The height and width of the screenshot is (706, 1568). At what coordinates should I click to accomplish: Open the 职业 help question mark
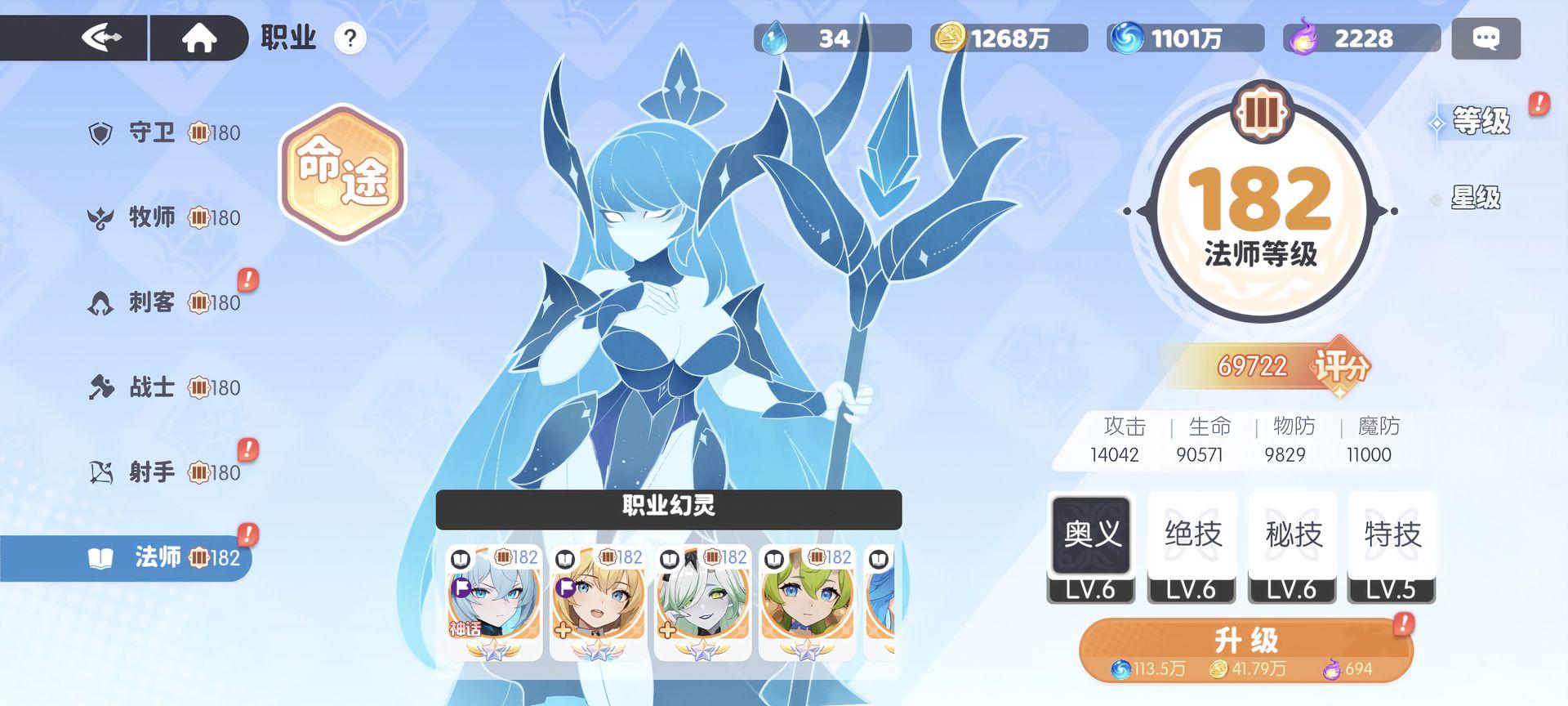[x=350, y=38]
